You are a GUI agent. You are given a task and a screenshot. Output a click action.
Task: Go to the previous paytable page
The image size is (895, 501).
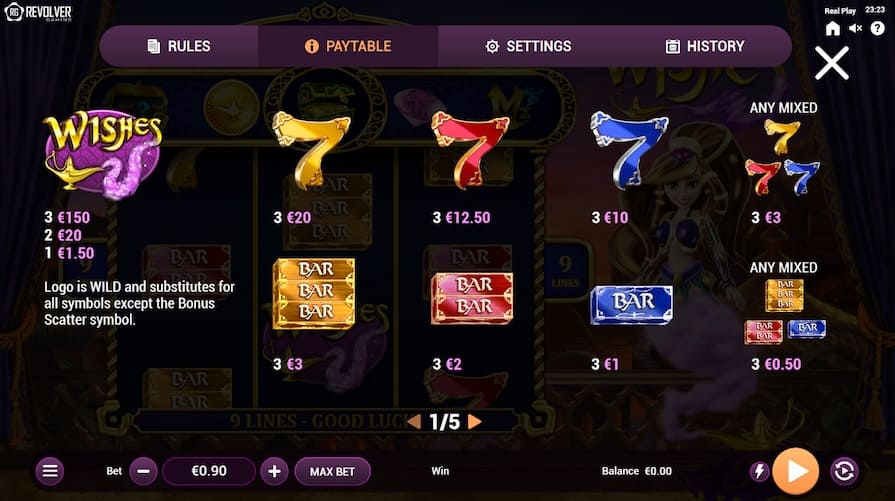pyautogui.click(x=414, y=422)
